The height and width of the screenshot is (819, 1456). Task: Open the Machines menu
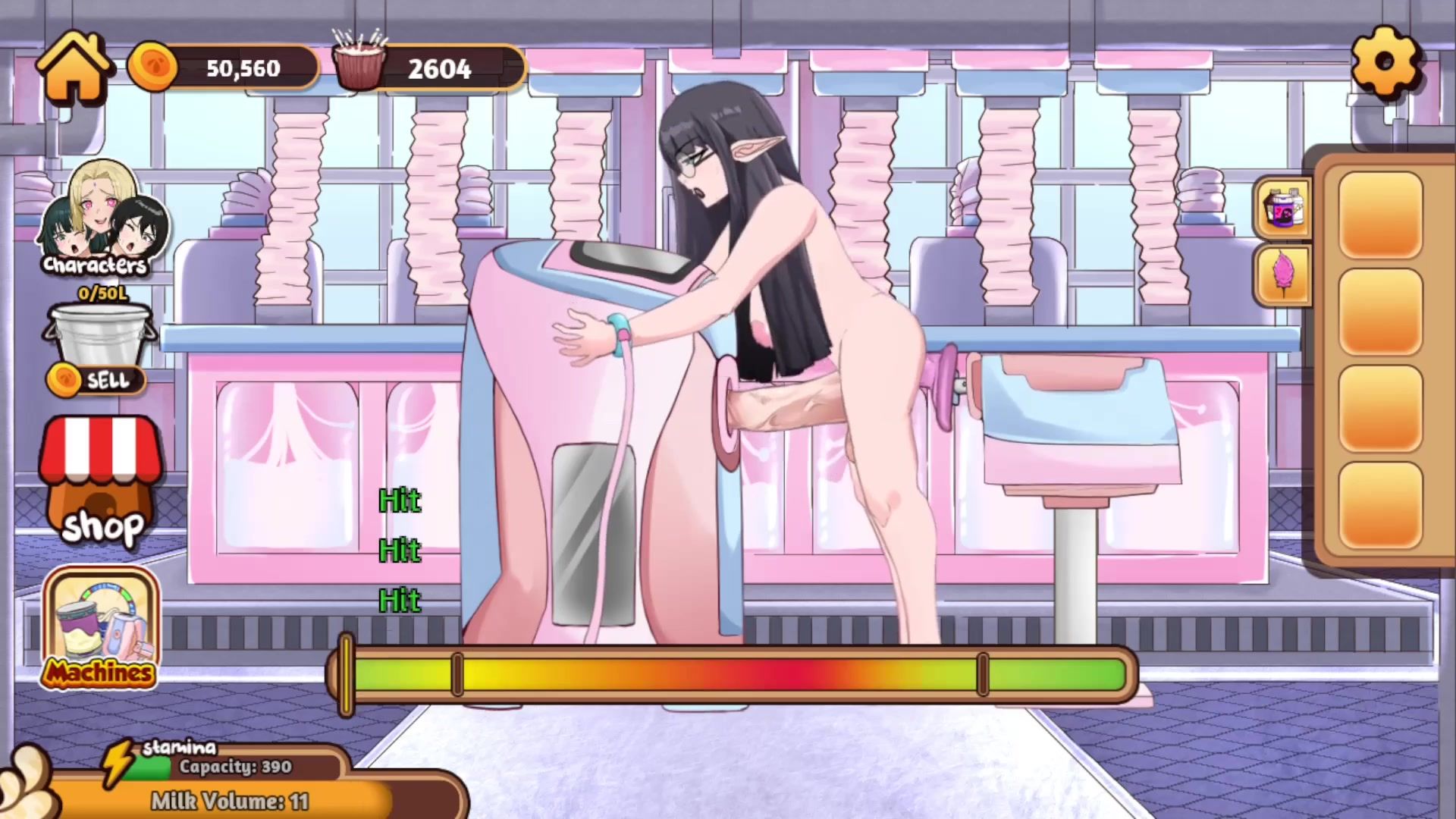click(x=101, y=629)
